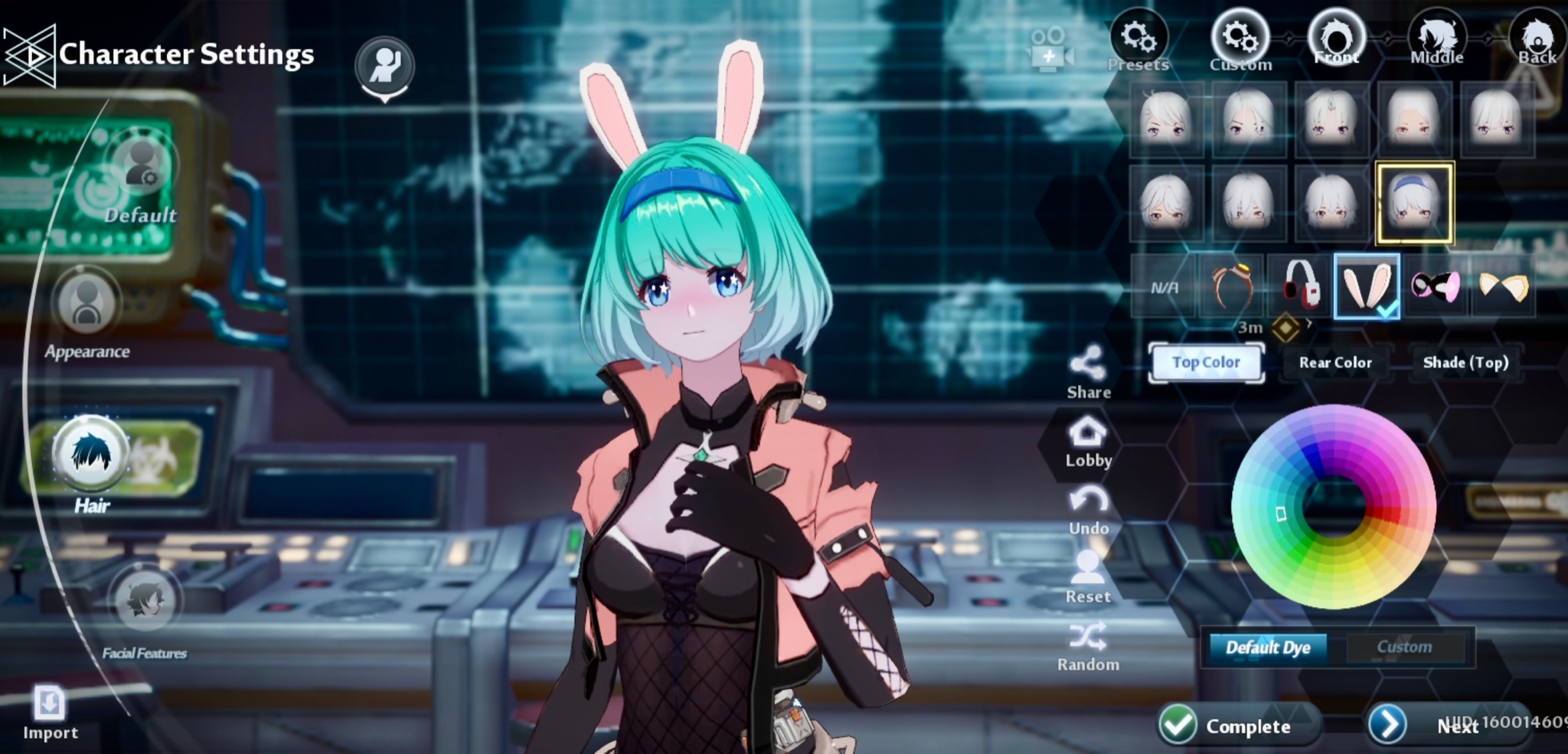Choose the N/A accessory option
This screenshot has height=754, width=1568.
click(x=1164, y=287)
